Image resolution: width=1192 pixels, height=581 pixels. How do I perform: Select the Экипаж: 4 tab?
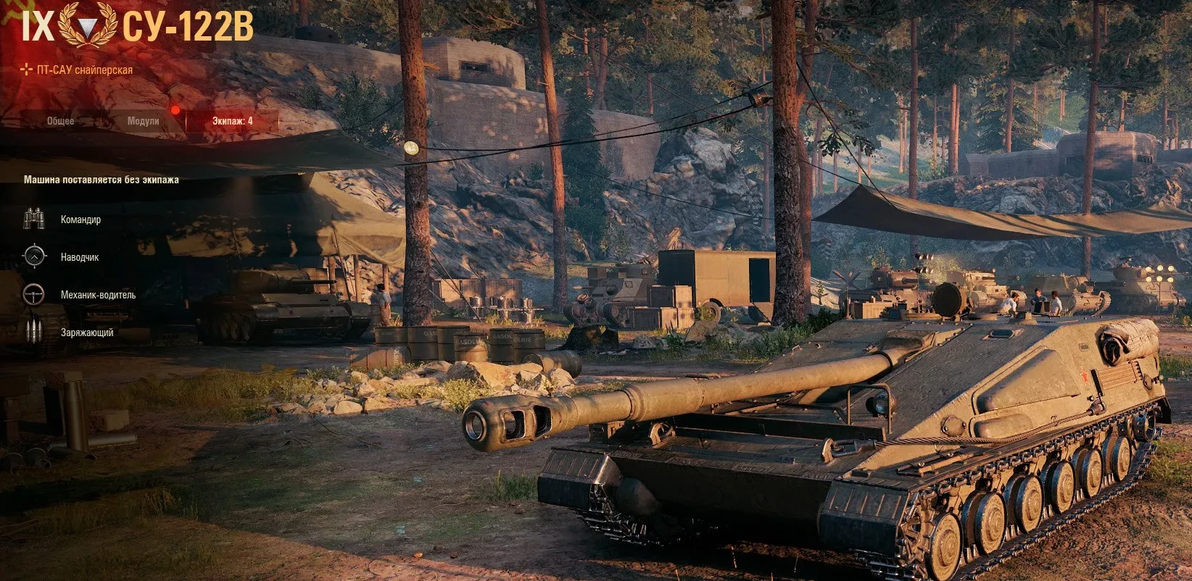click(x=232, y=121)
